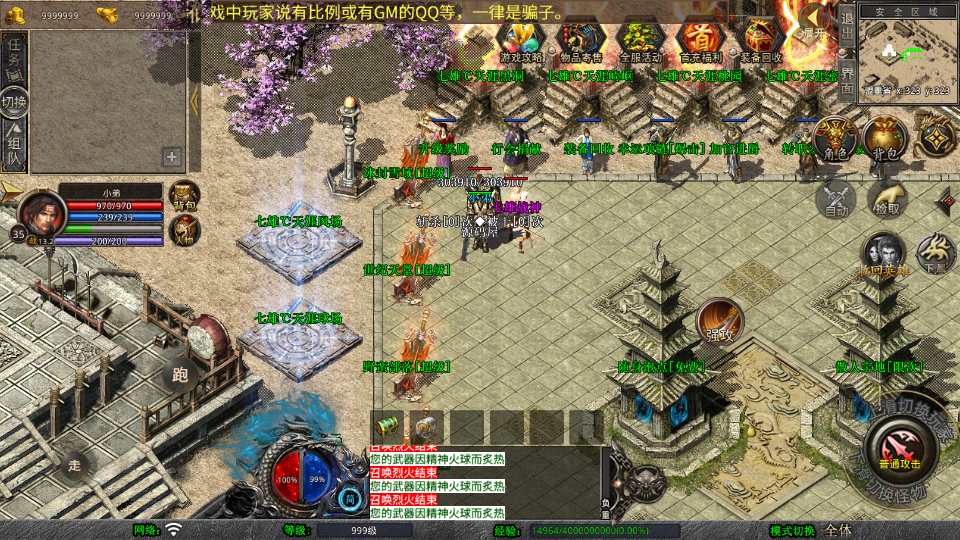Activate the 强攻 strong attack skill
This screenshot has height=540, width=960.
719,322
